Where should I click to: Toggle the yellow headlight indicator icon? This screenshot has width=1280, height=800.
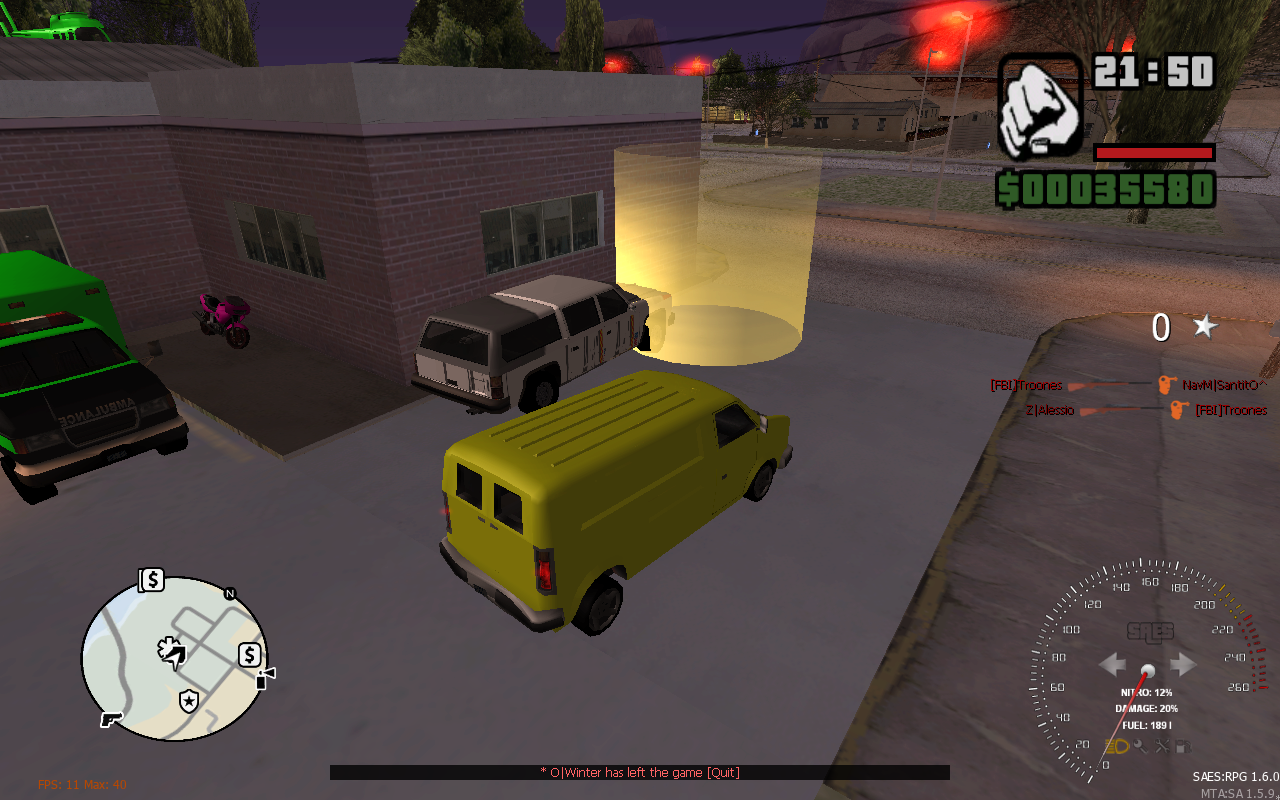tap(1116, 746)
